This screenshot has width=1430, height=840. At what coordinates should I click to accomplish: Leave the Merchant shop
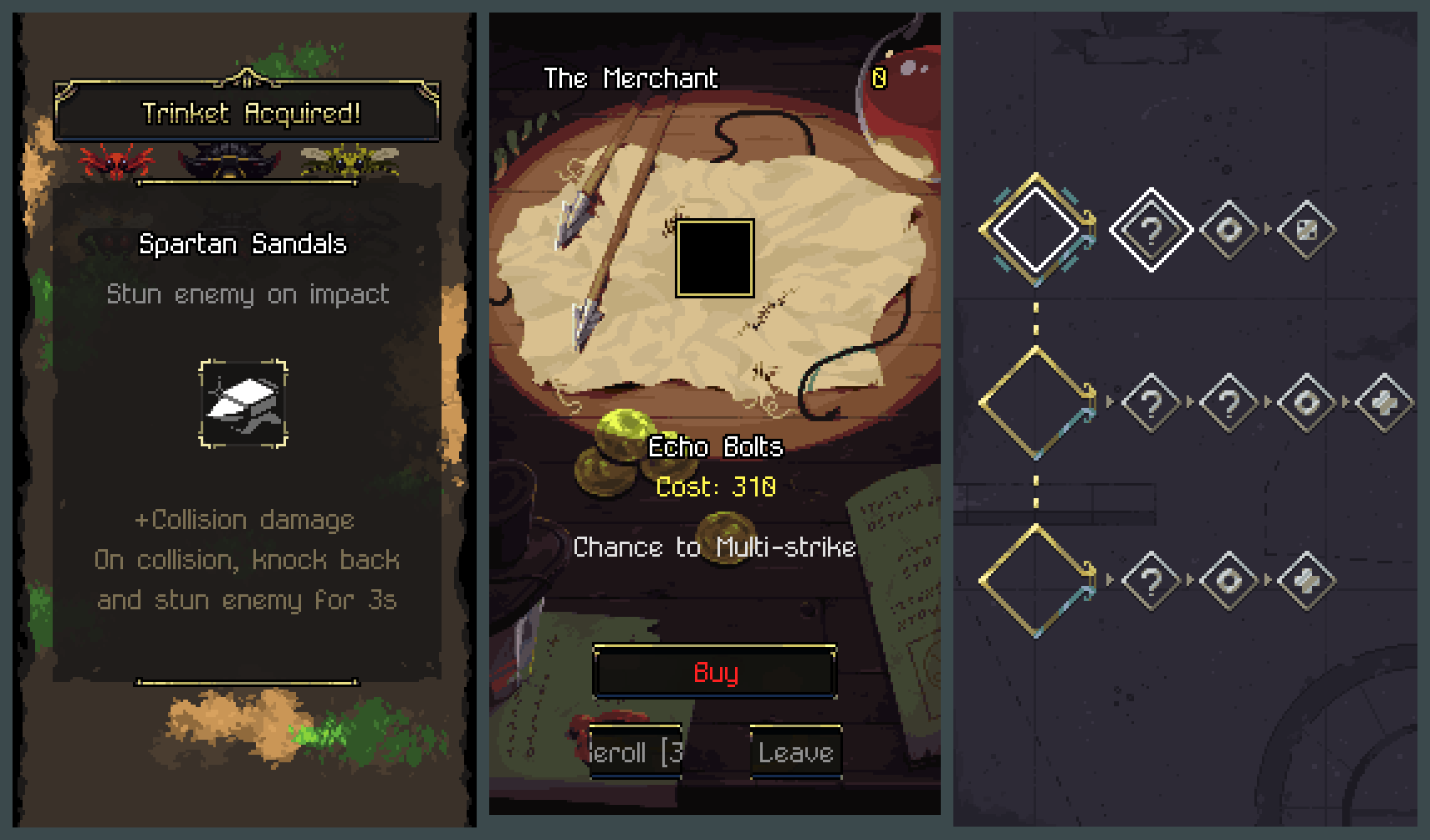pos(795,752)
